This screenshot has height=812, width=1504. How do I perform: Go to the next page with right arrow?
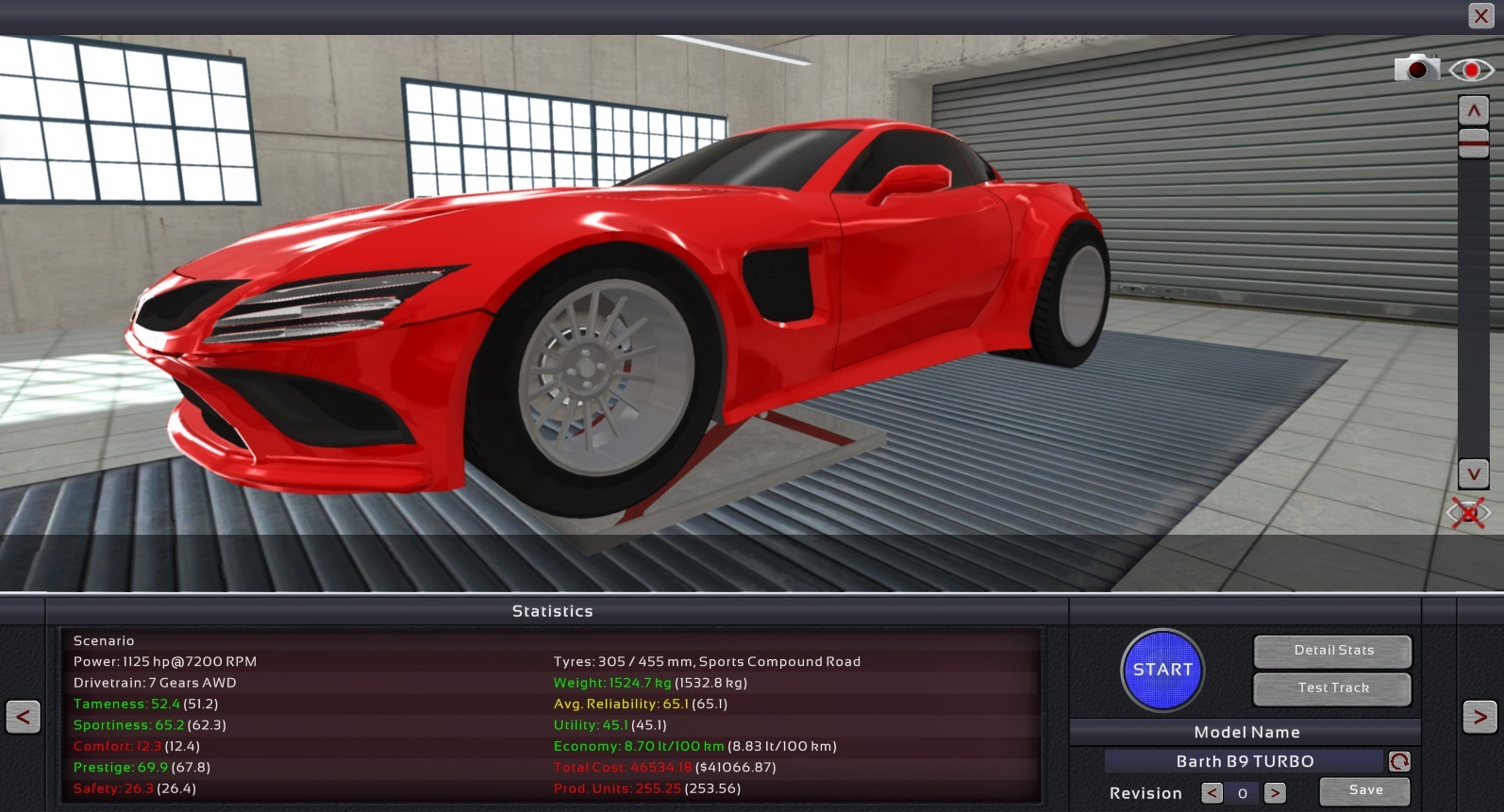[x=1479, y=717]
